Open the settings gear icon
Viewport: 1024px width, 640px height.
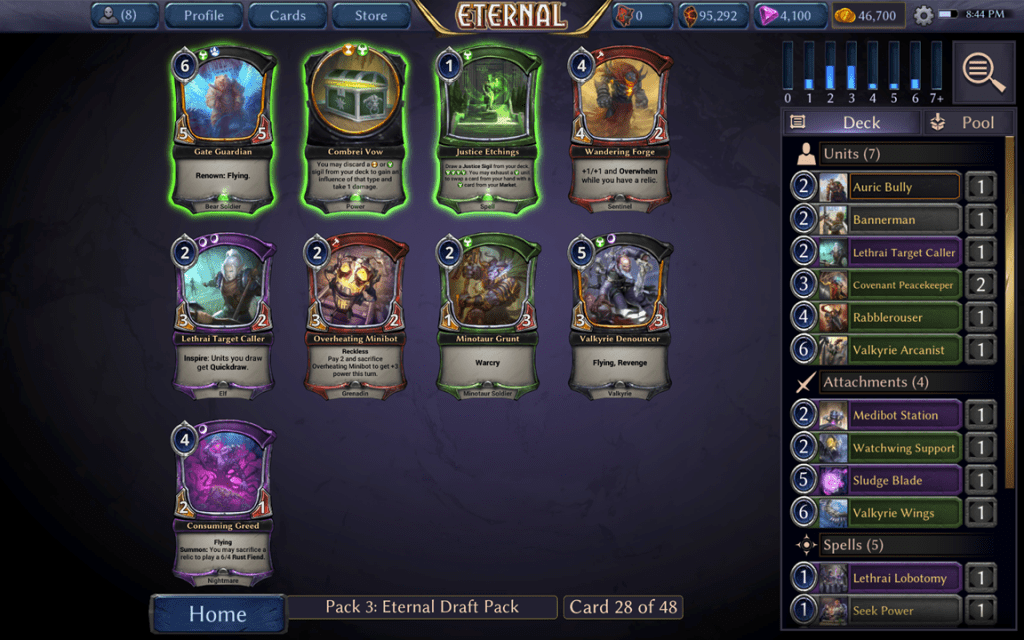point(923,16)
